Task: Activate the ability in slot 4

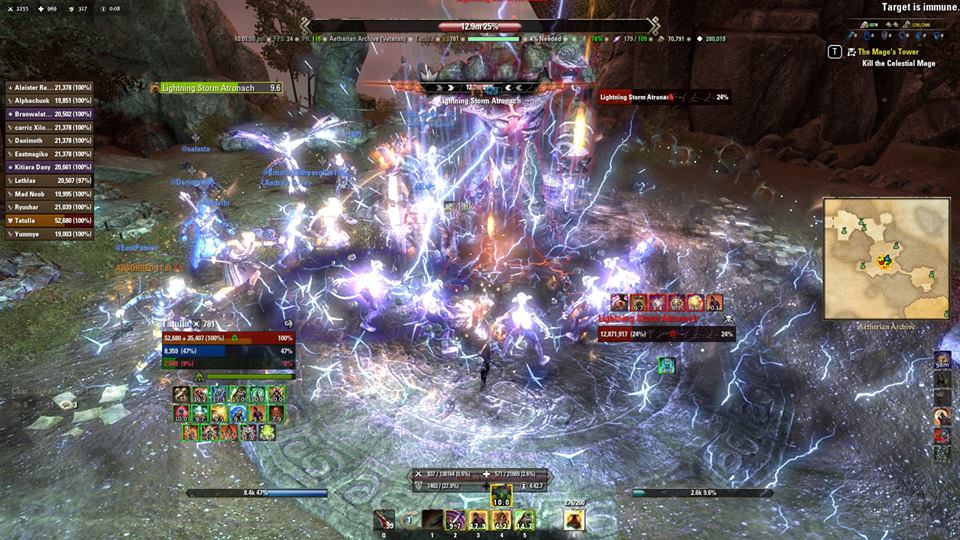Action: [x=502, y=520]
